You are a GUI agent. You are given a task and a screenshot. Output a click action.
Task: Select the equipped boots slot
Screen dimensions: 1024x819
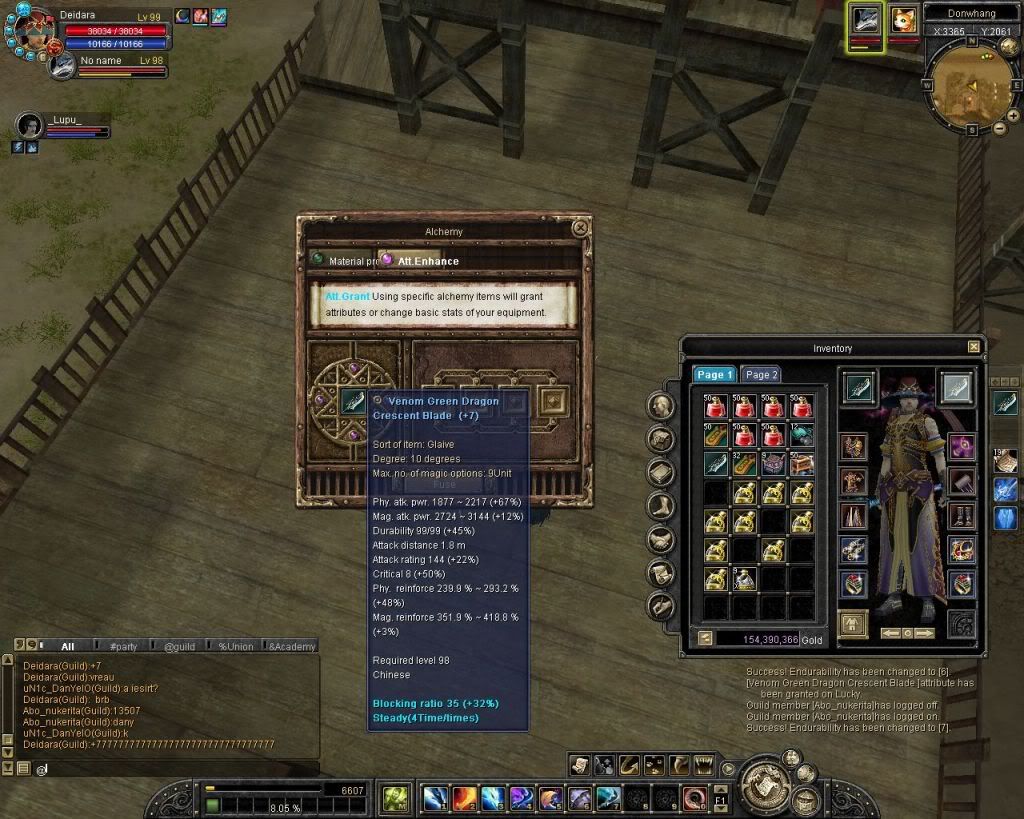point(961,517)
